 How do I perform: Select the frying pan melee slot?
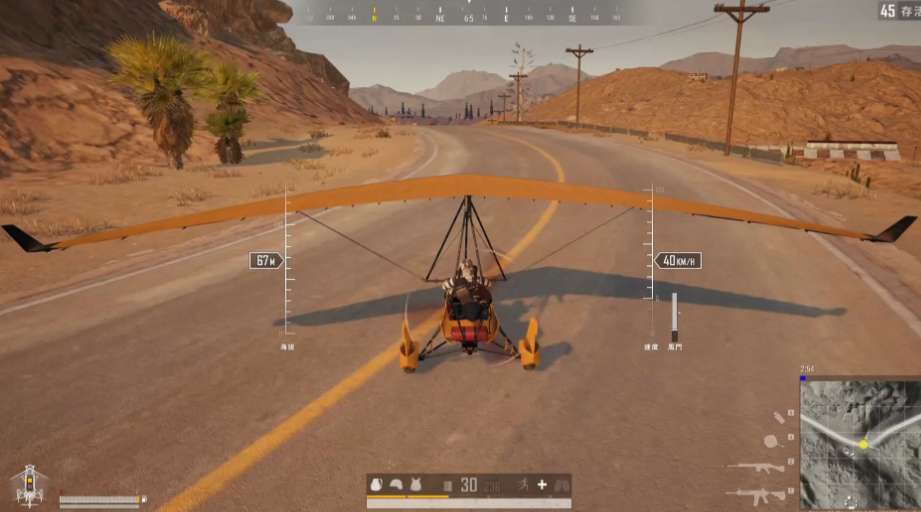[x=773, y=440]
